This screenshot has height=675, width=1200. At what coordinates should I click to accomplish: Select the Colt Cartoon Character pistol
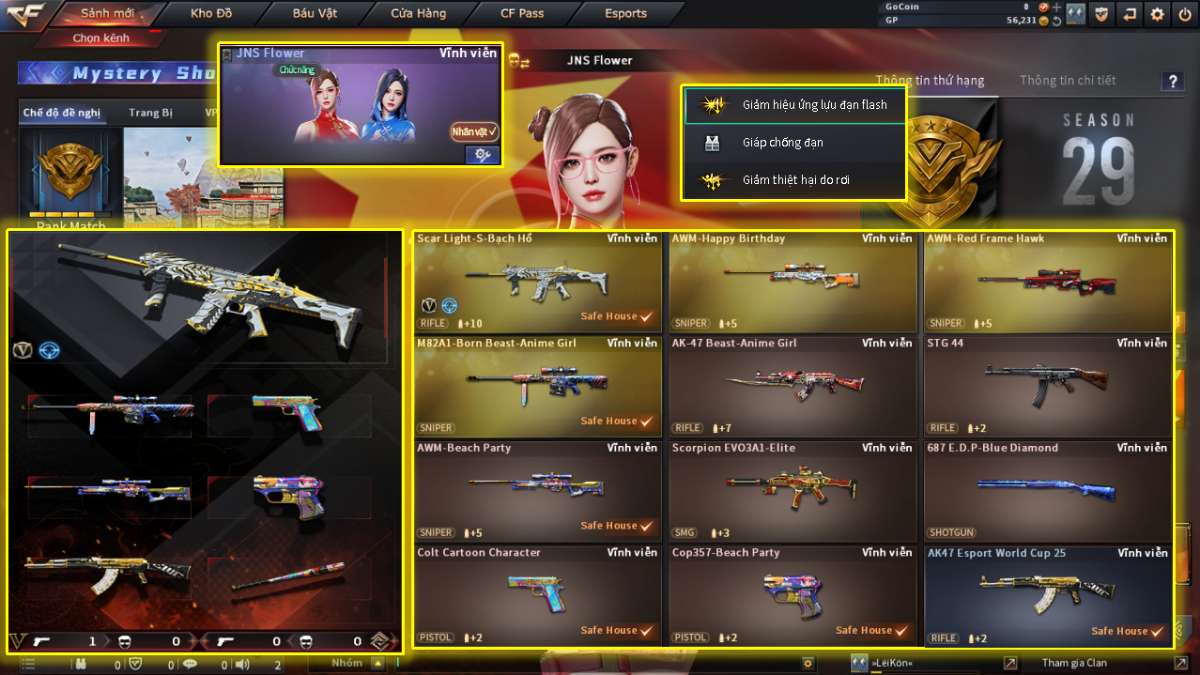pyautogui.click(x=537, y=596)
